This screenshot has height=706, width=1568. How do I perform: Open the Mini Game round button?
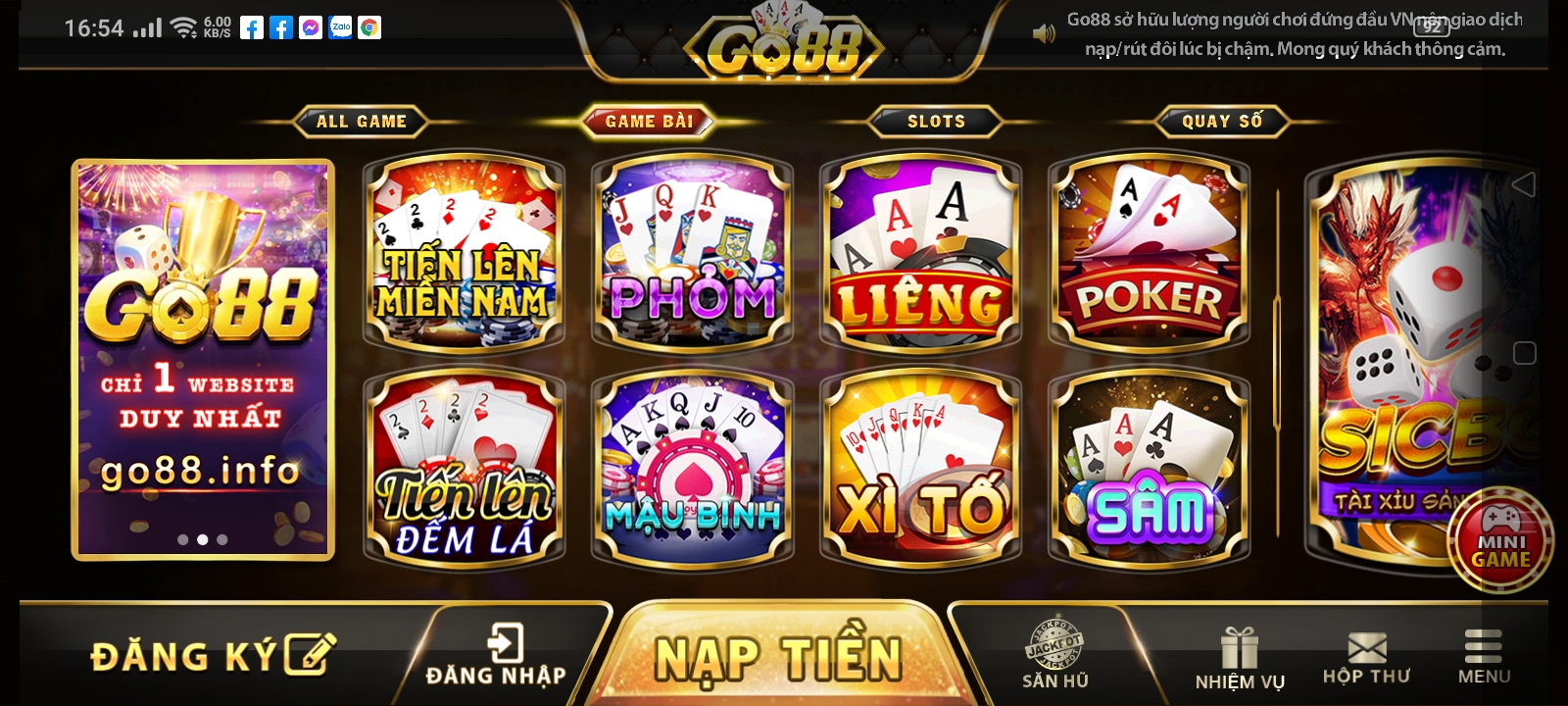tap(1500, 541)
